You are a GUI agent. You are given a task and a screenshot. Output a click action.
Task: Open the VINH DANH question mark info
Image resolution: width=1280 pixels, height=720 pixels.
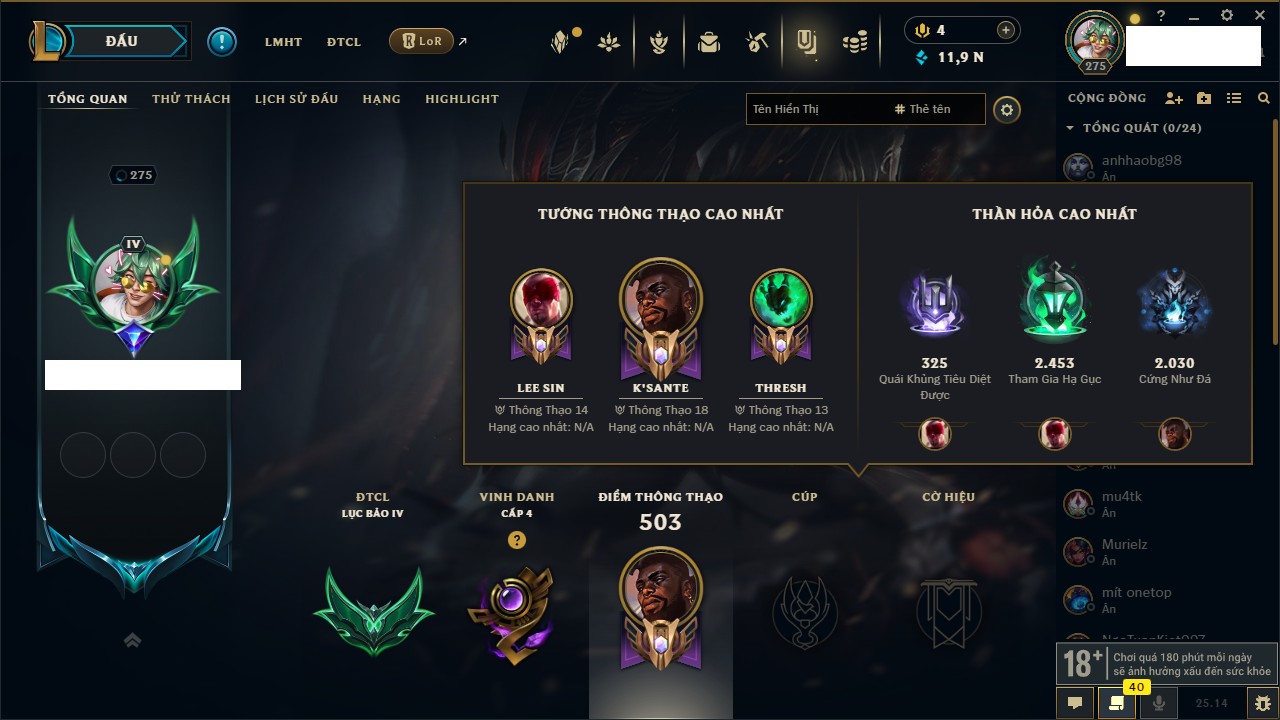click(516, 540)
